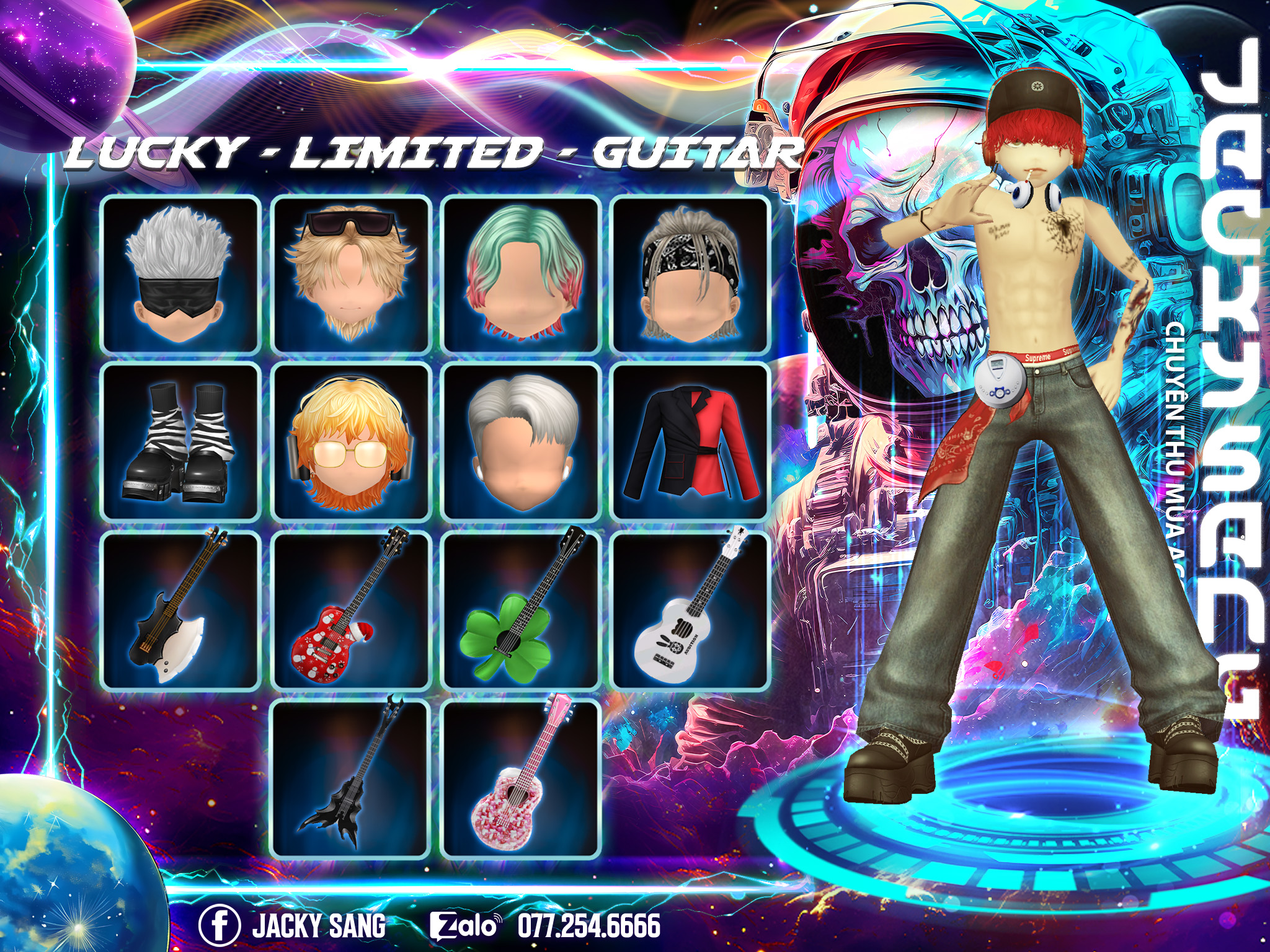The image size is (1270, 952).
Task: Pick the mint green and pink hair
Action: (x=521, y=275)
